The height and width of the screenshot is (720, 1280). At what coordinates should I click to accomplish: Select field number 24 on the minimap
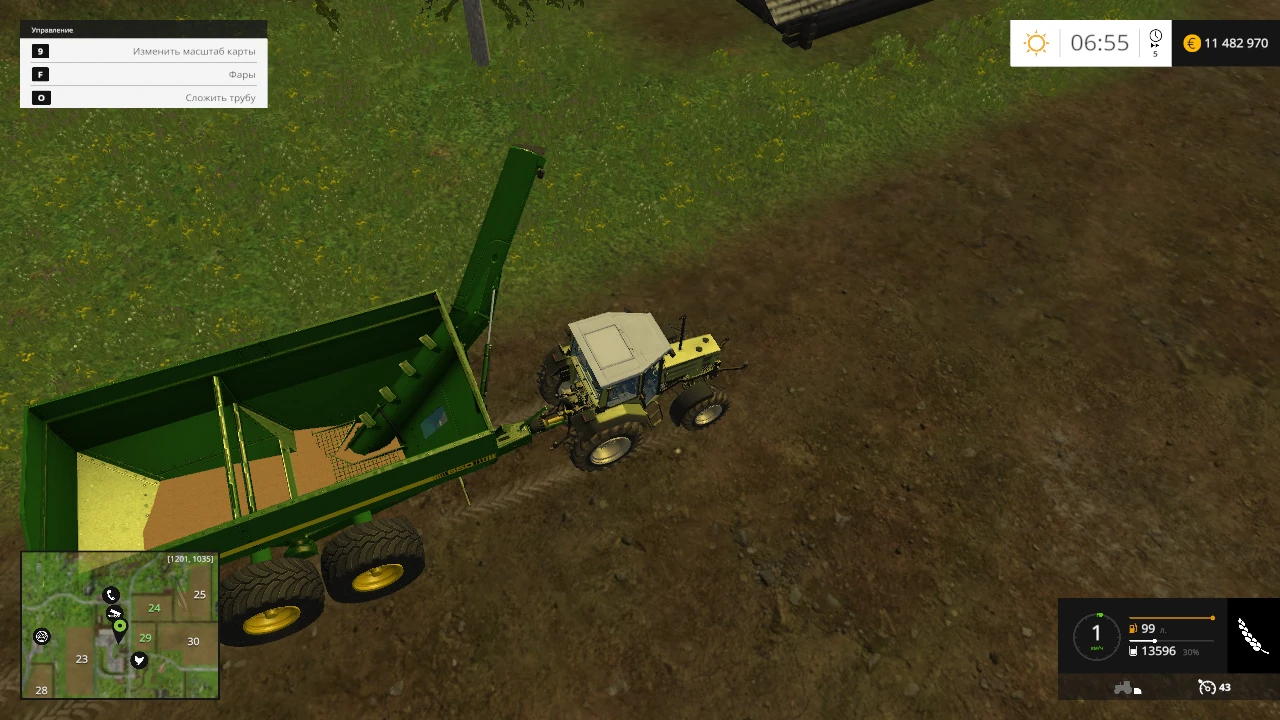point(154,608)
